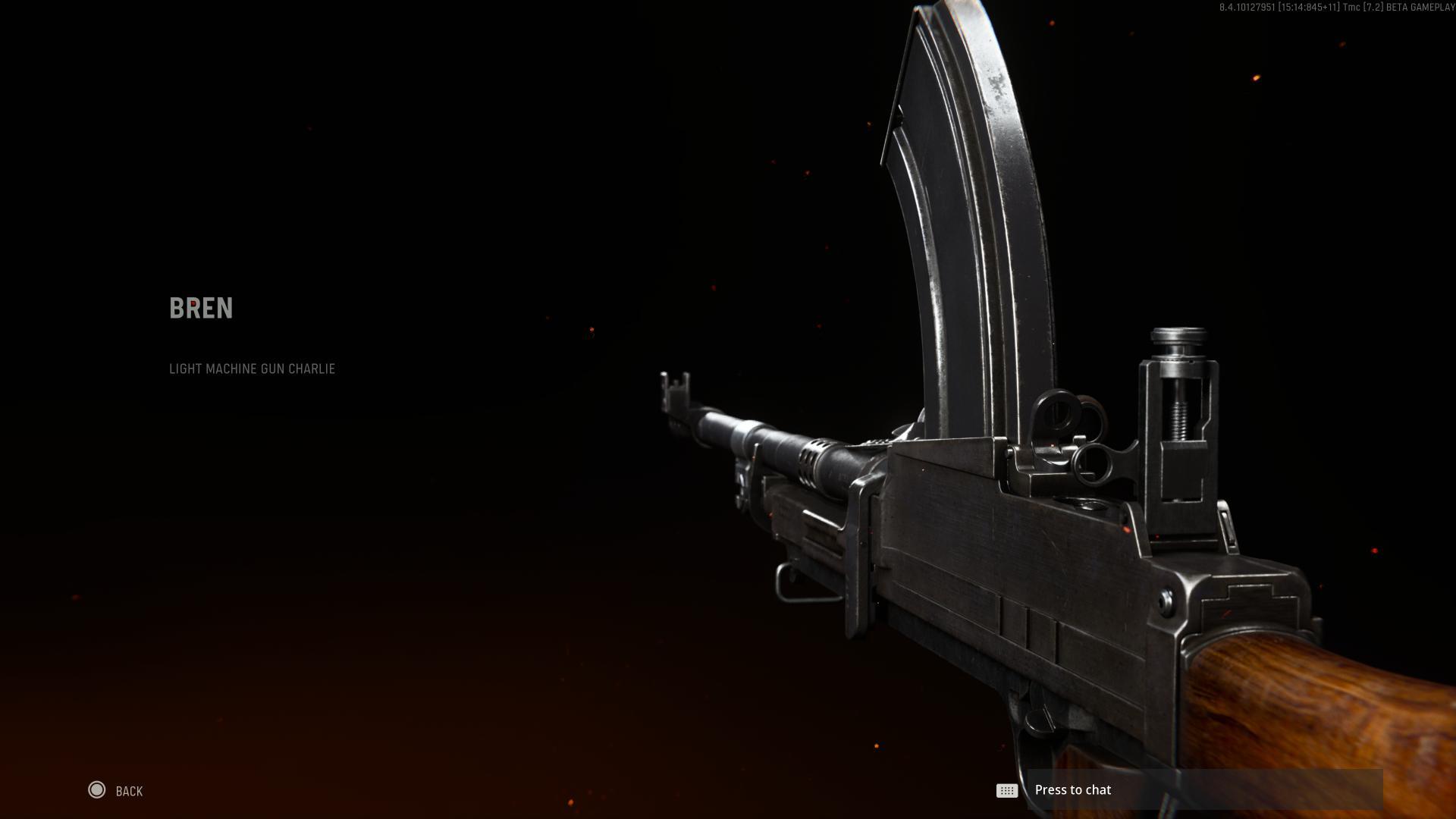Image resolution: width=1456 pixels, height=819 pixels.
Task: Go back using the BACK button
Action: click(x=115, y=791)
